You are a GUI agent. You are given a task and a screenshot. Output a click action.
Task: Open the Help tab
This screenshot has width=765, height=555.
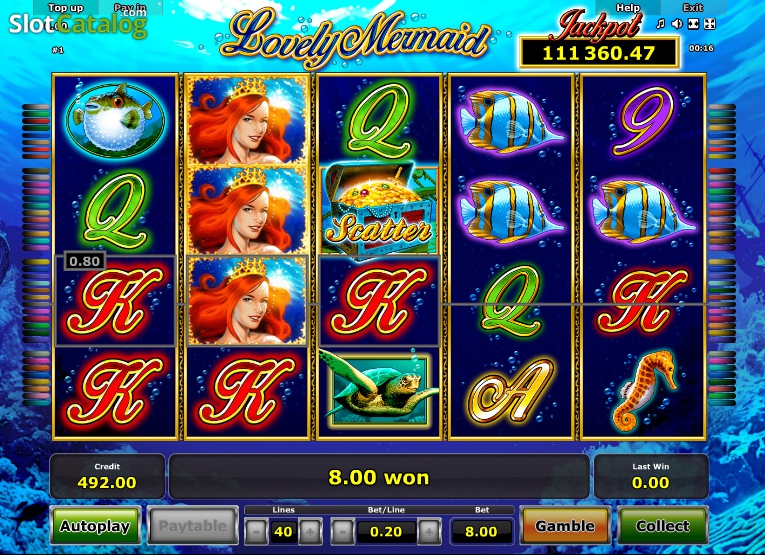(628, 8)
